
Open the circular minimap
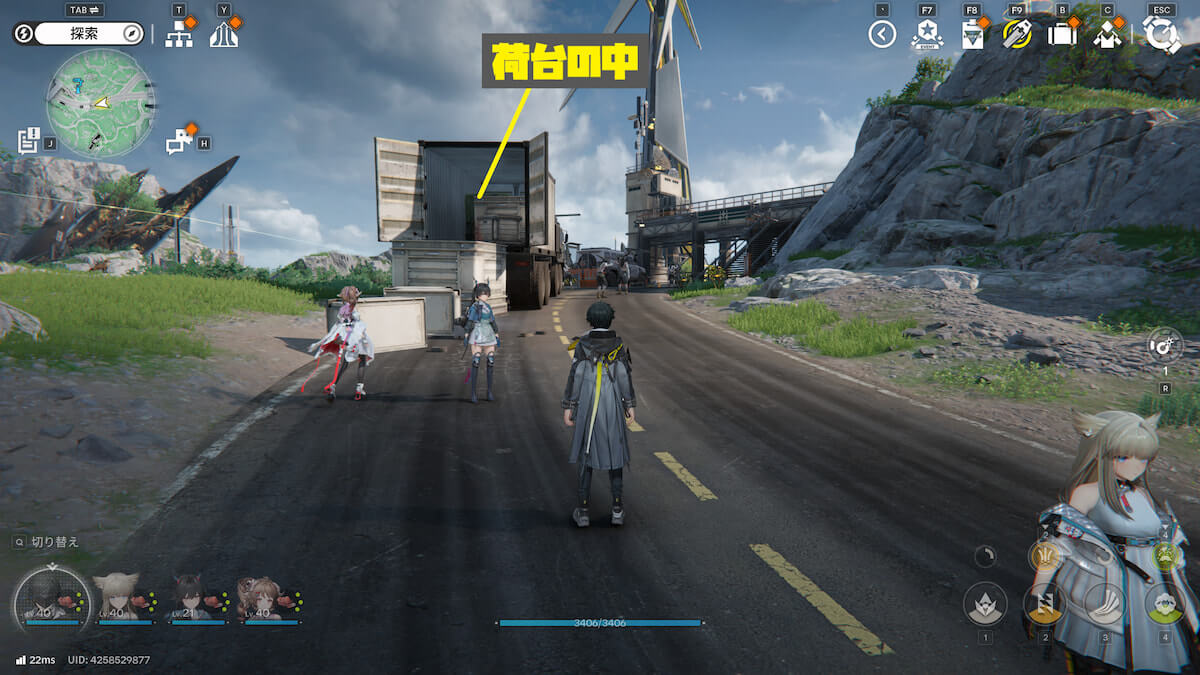coord(100,103)
